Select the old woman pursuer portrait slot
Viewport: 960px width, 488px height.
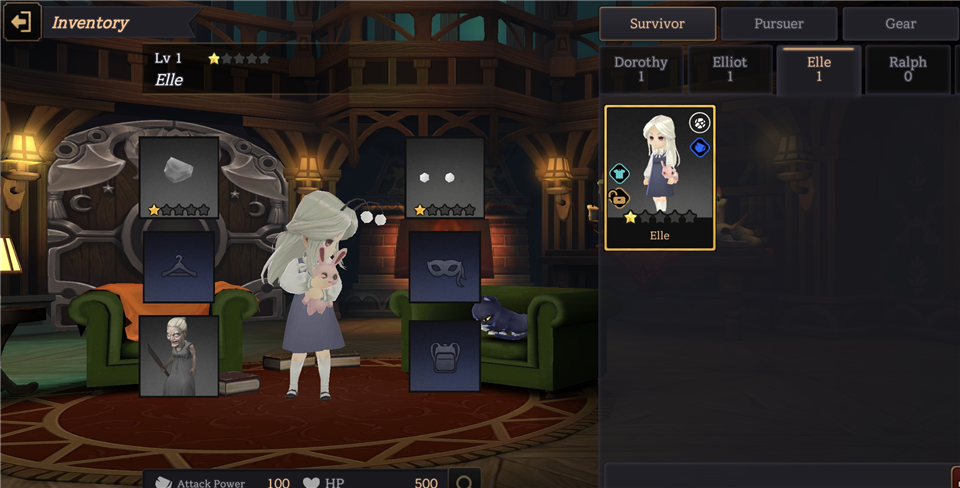point(180,355)
